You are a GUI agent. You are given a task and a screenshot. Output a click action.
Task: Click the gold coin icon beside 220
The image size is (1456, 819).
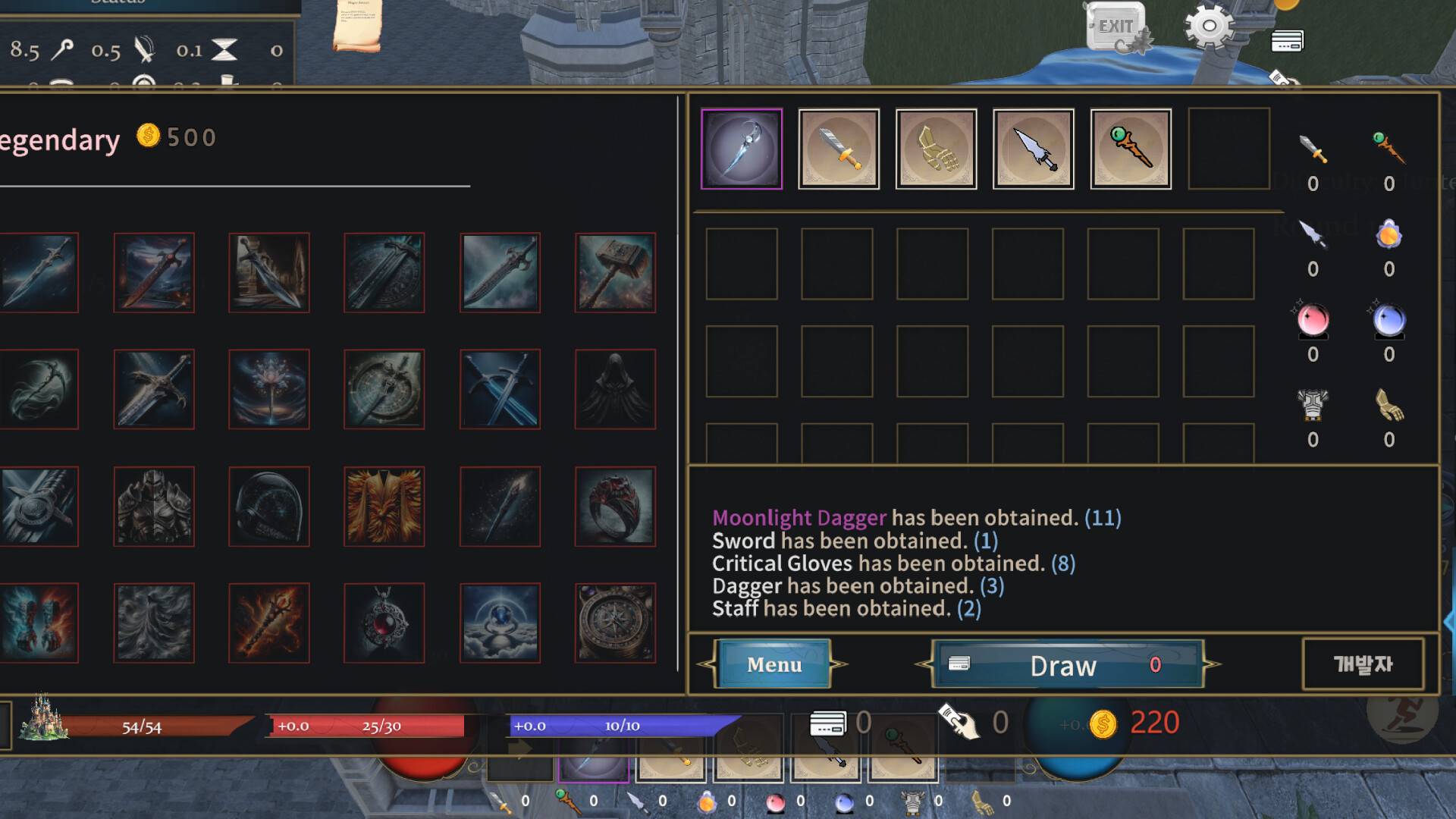pyautogui.click(x=1103, y=723)
